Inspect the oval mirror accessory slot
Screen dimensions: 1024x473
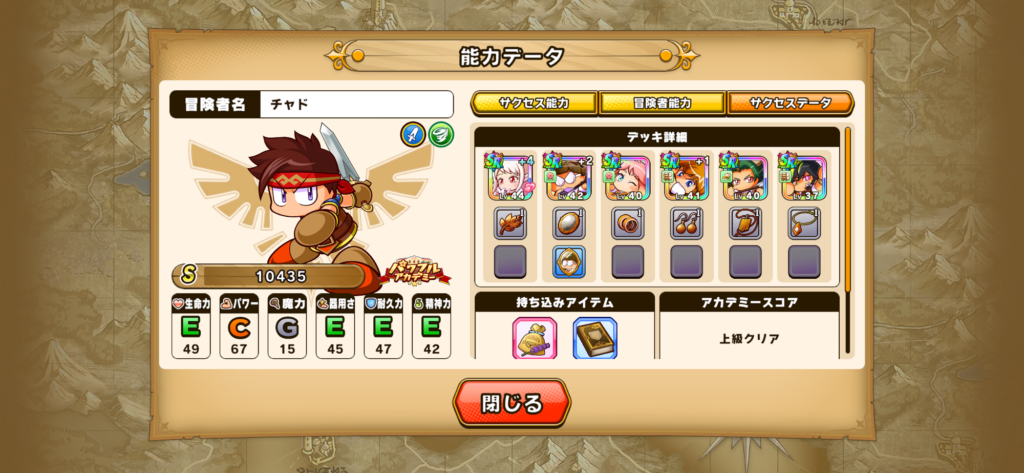(x=569, y=222)
